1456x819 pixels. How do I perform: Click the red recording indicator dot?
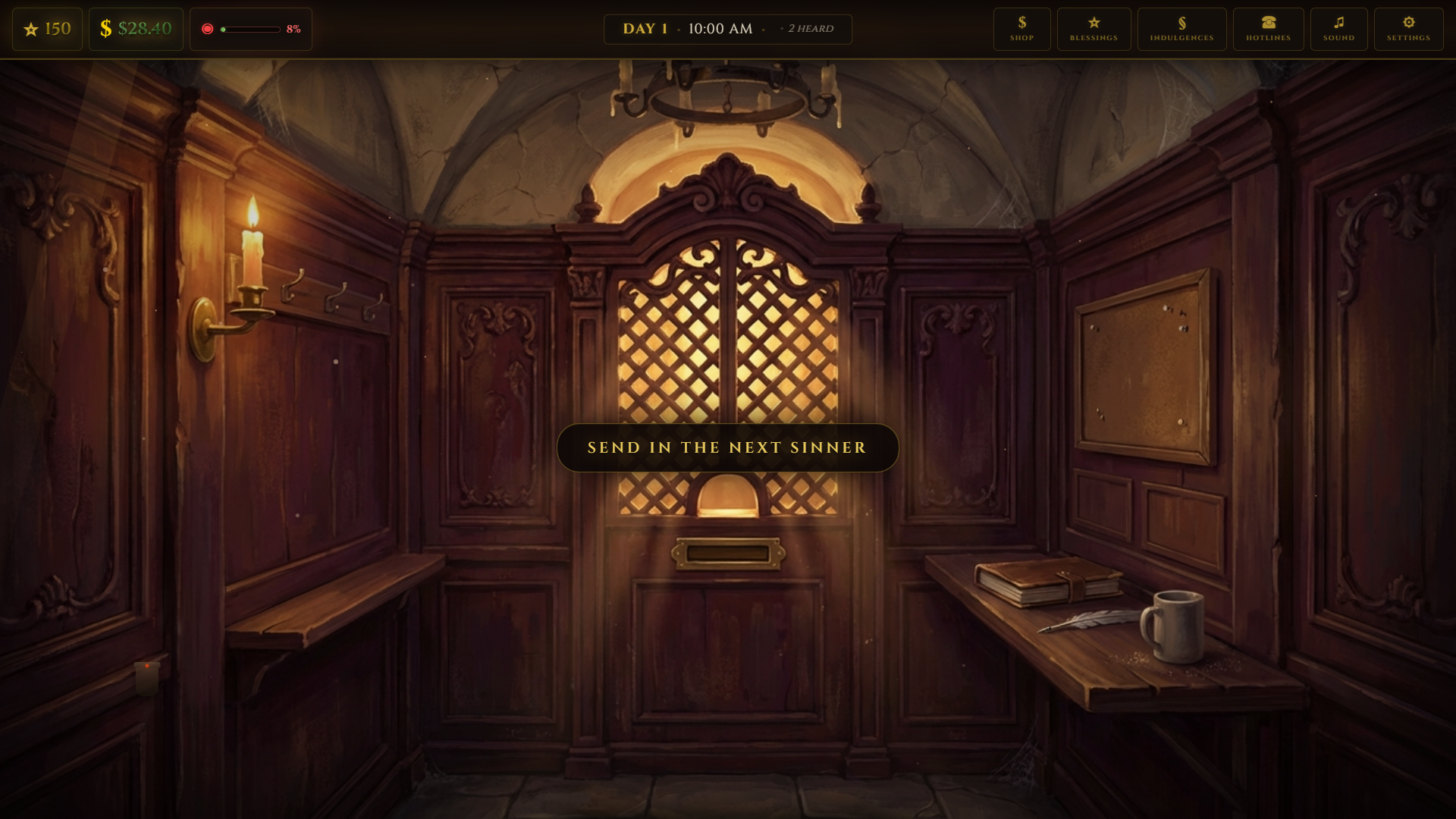(208, 28)
